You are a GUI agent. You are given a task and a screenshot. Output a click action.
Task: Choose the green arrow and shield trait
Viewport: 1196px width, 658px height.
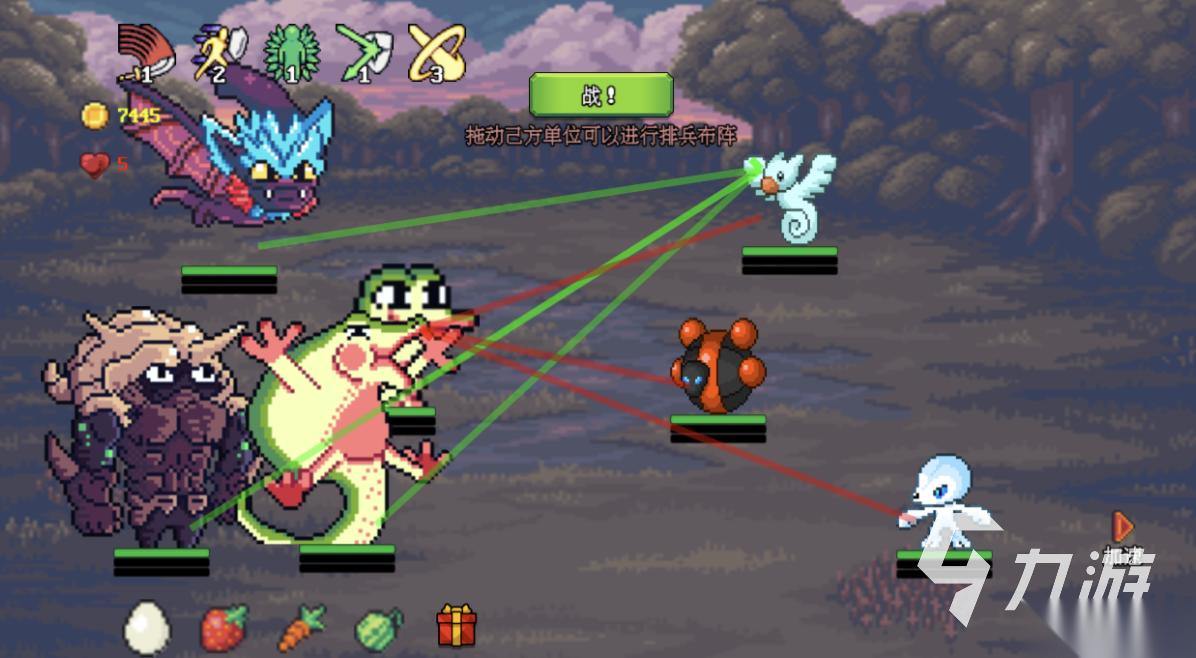pos(360,52)
